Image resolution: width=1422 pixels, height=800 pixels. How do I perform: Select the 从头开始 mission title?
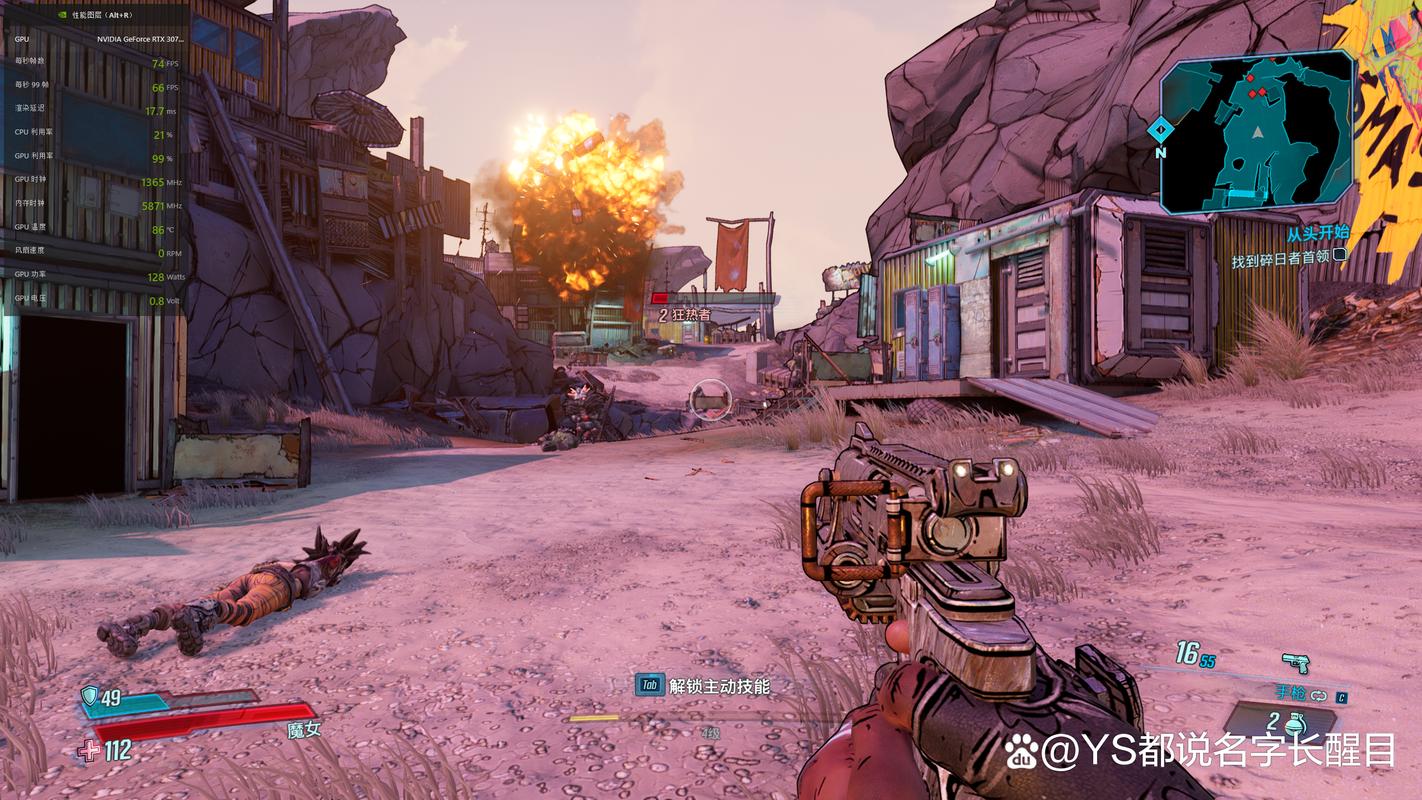click(1317, 233)
